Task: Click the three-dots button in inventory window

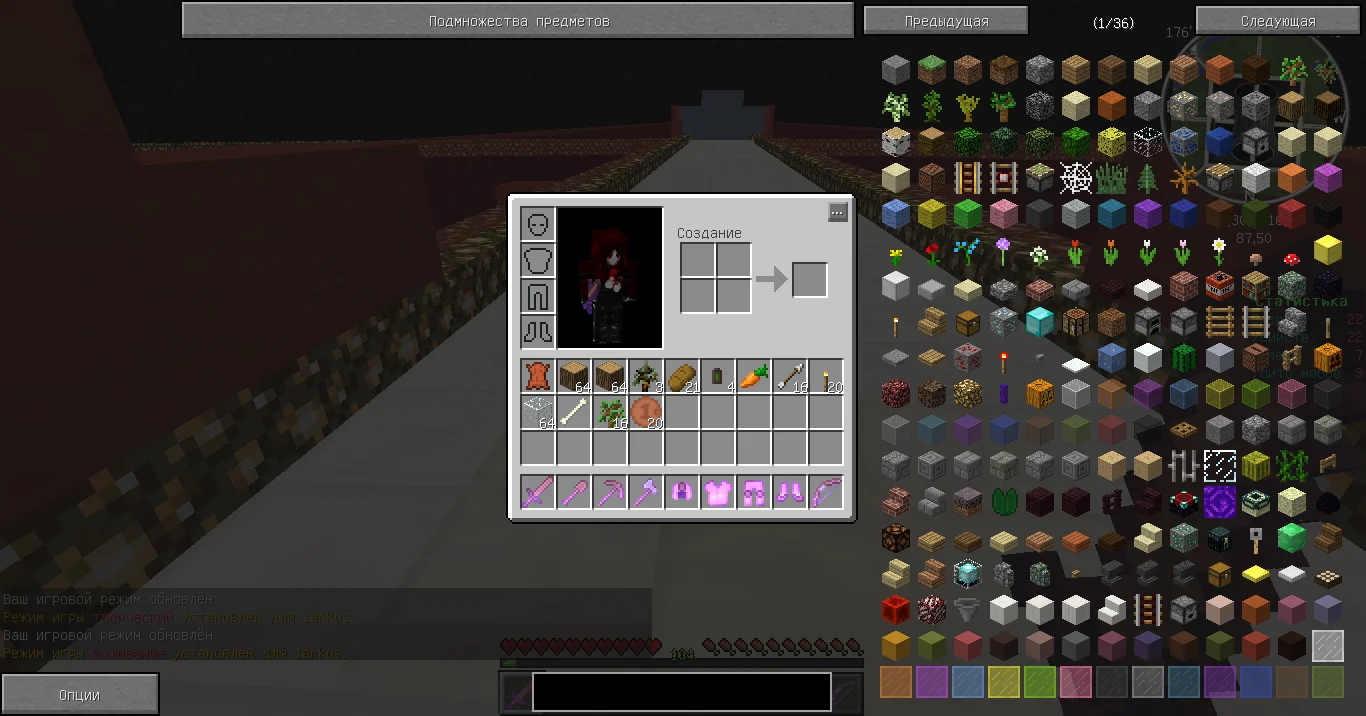Action: (x=838, y=212)
